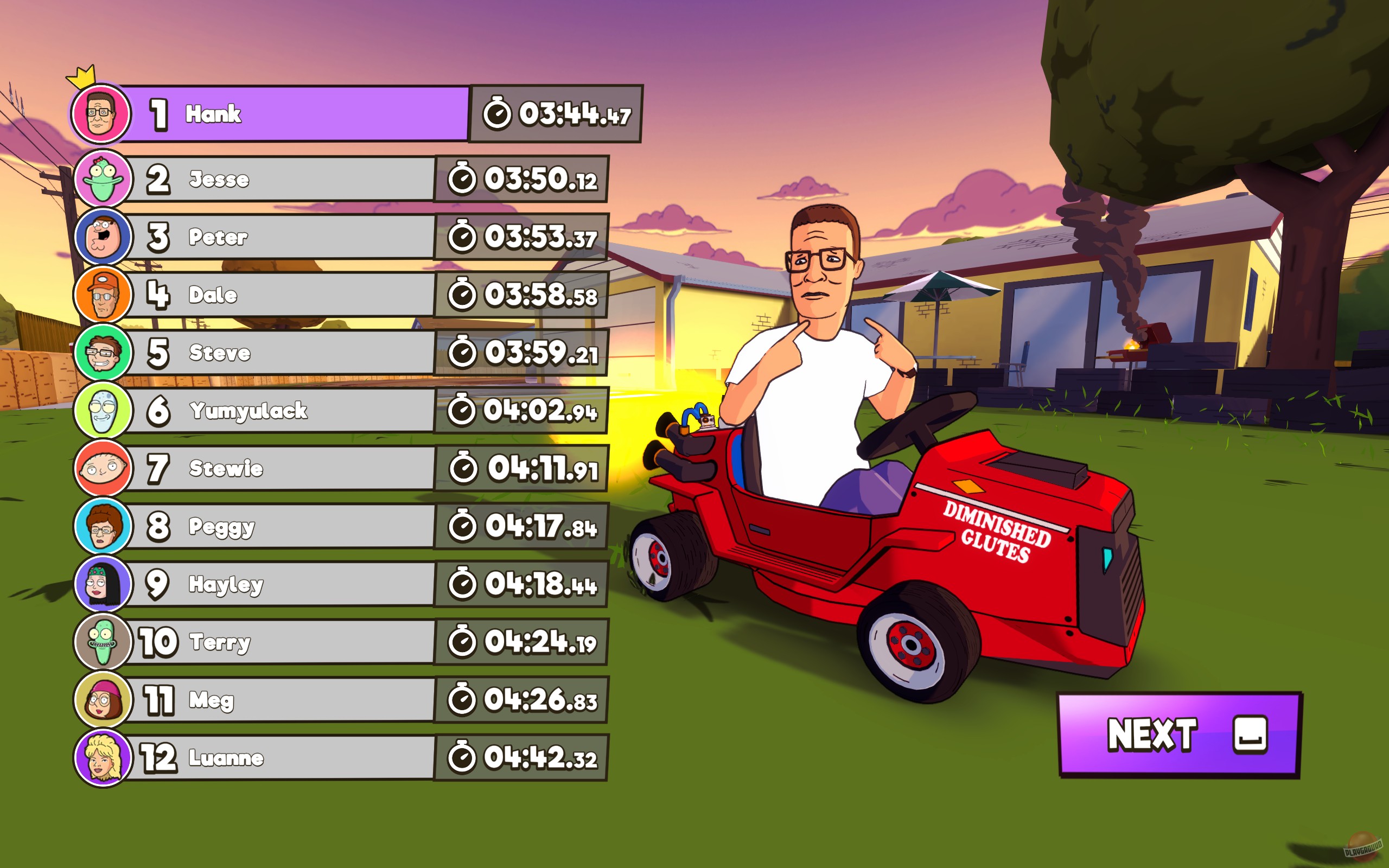Viewport: 1389px width, 868px height.
Task: Click Steve's green avatar icon
Action: [102, 353]
